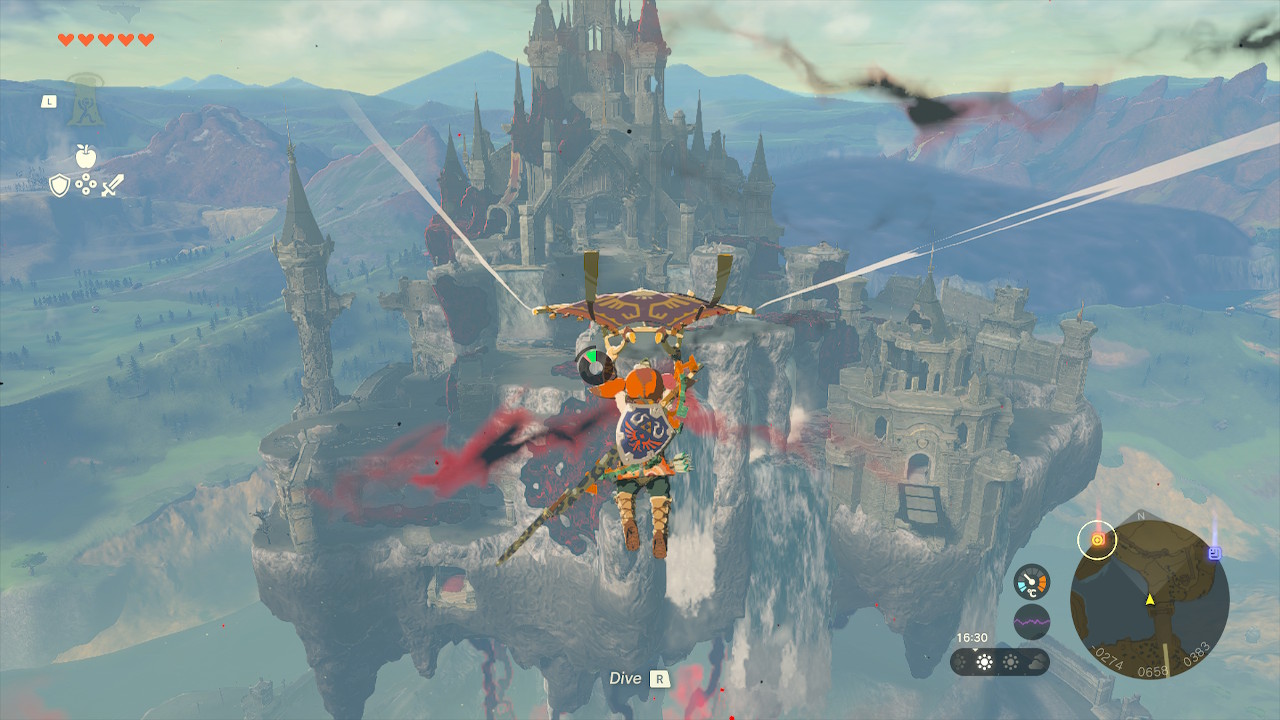Screen dimensions: 1280x720
Task: Open the shield quick-select icon
Action: click(60, 185)
